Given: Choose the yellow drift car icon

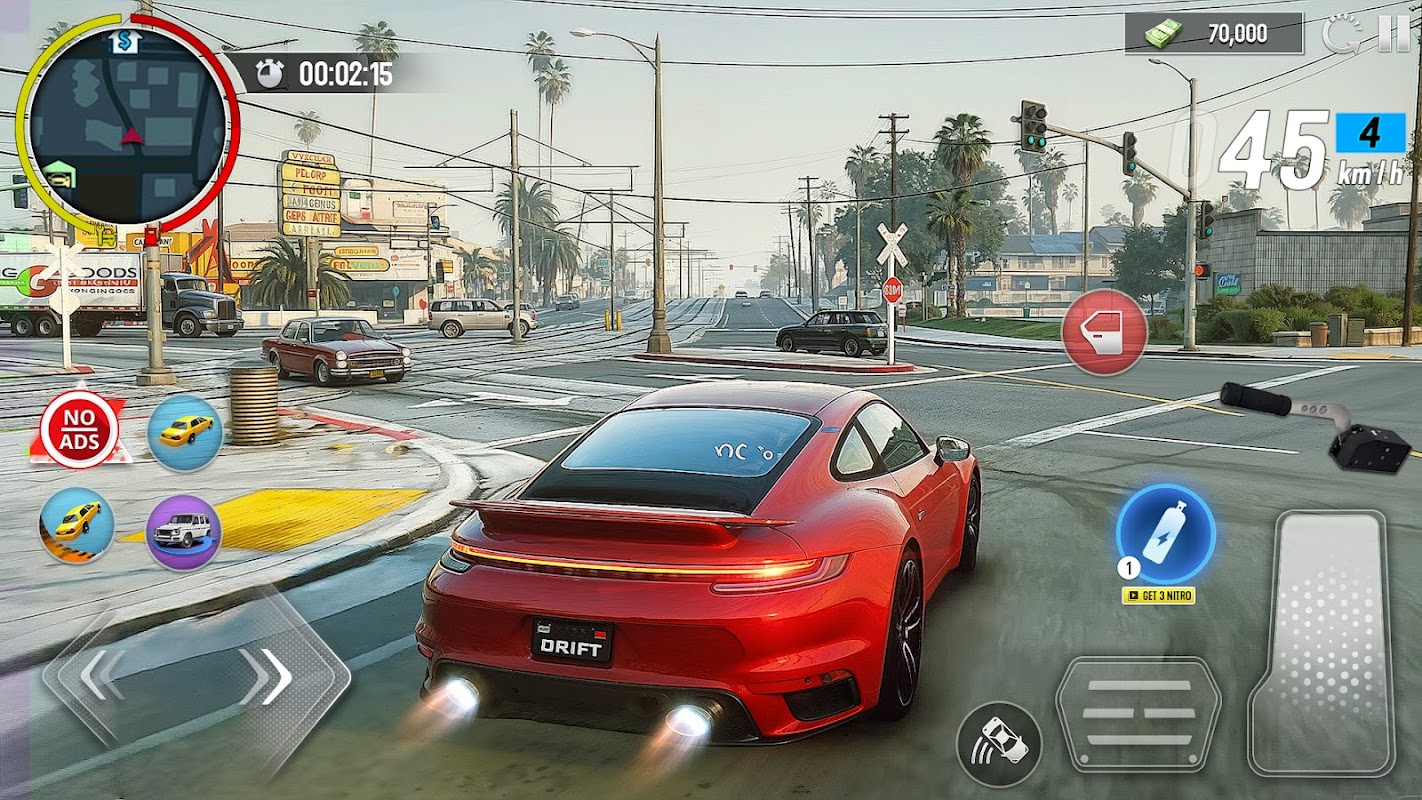Looking at the screenshot, I should 77,524.
